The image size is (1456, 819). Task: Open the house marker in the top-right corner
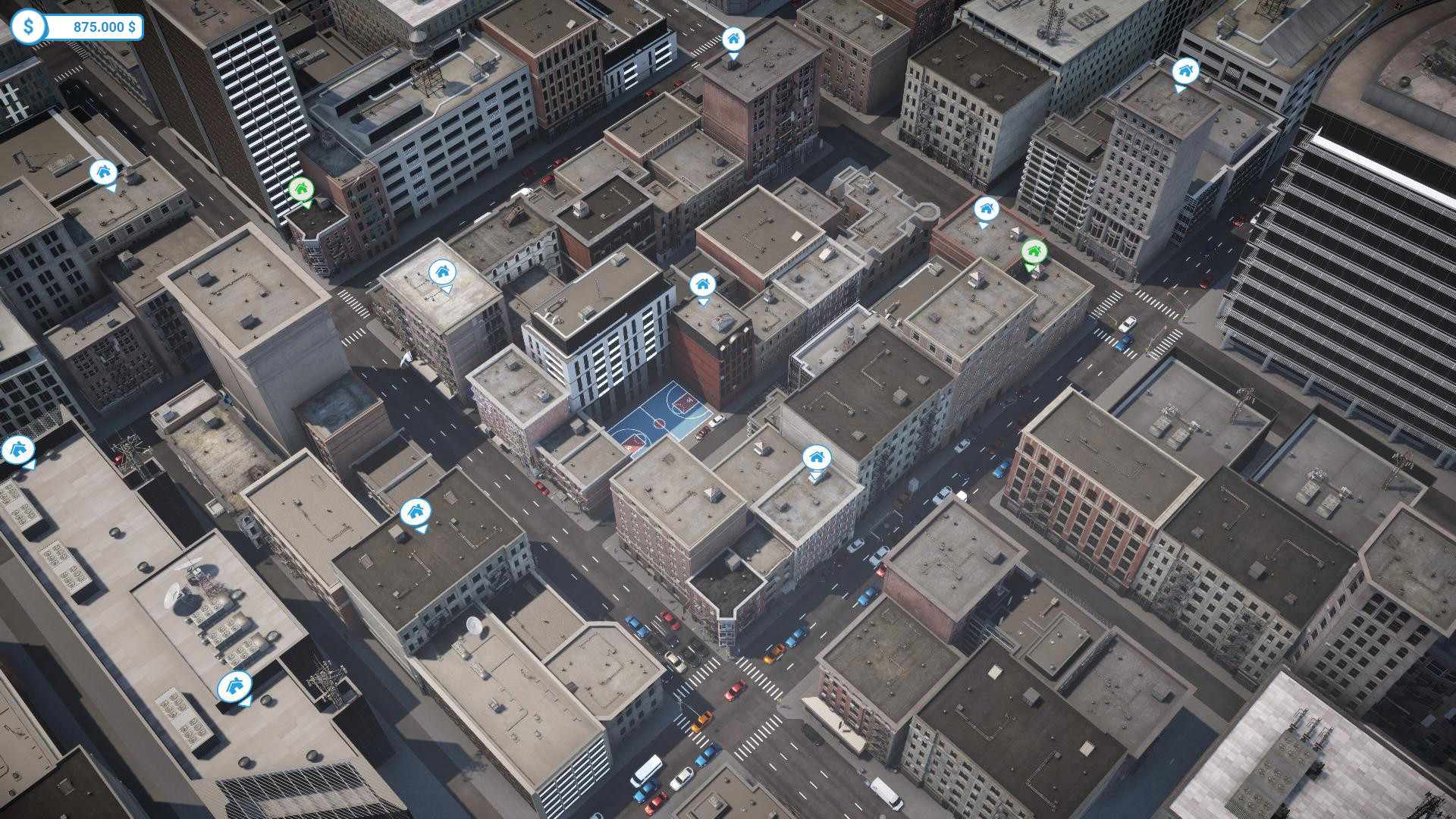coord(1184,72)
